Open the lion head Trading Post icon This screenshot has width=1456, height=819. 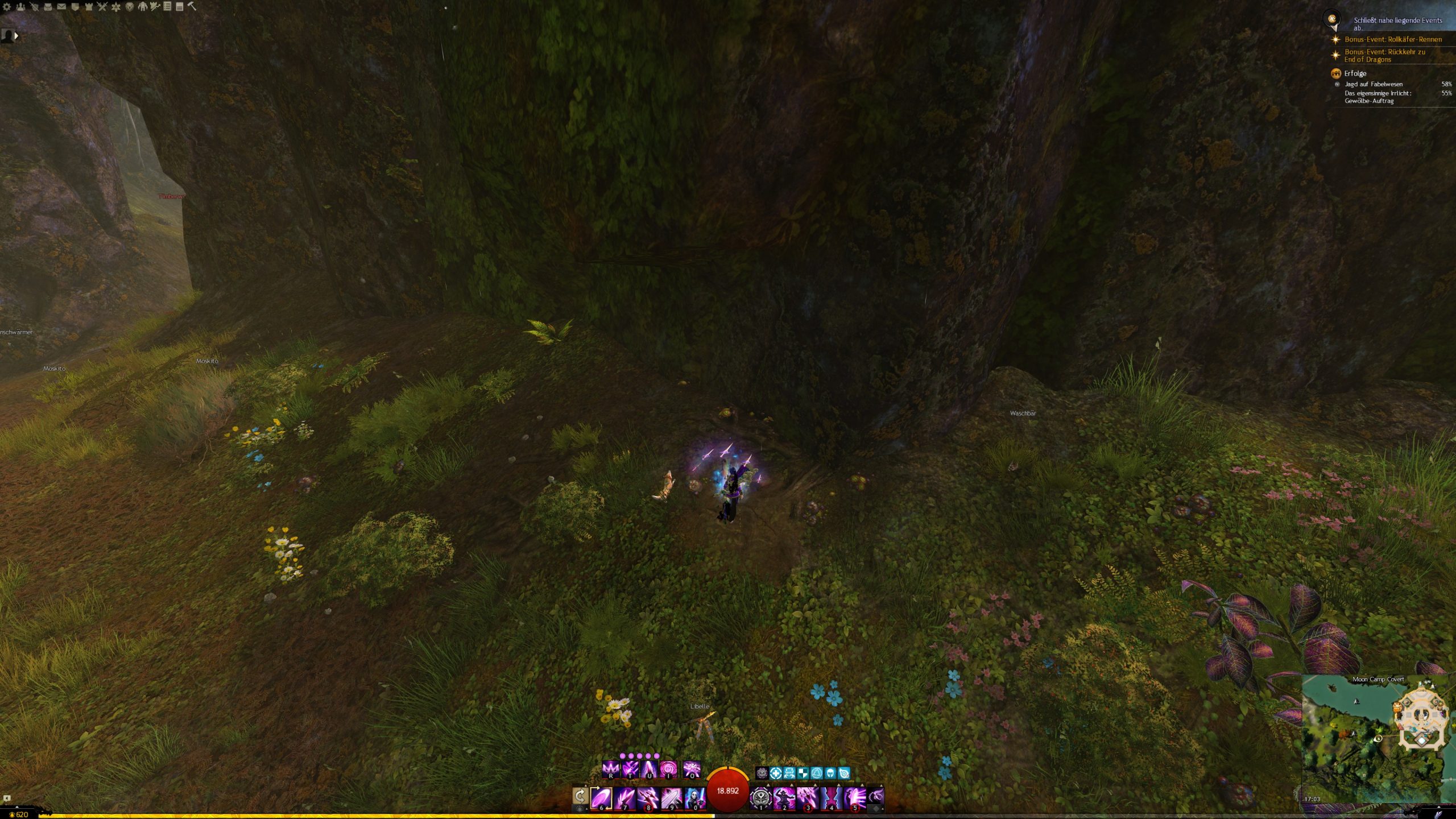click(130, 7)
